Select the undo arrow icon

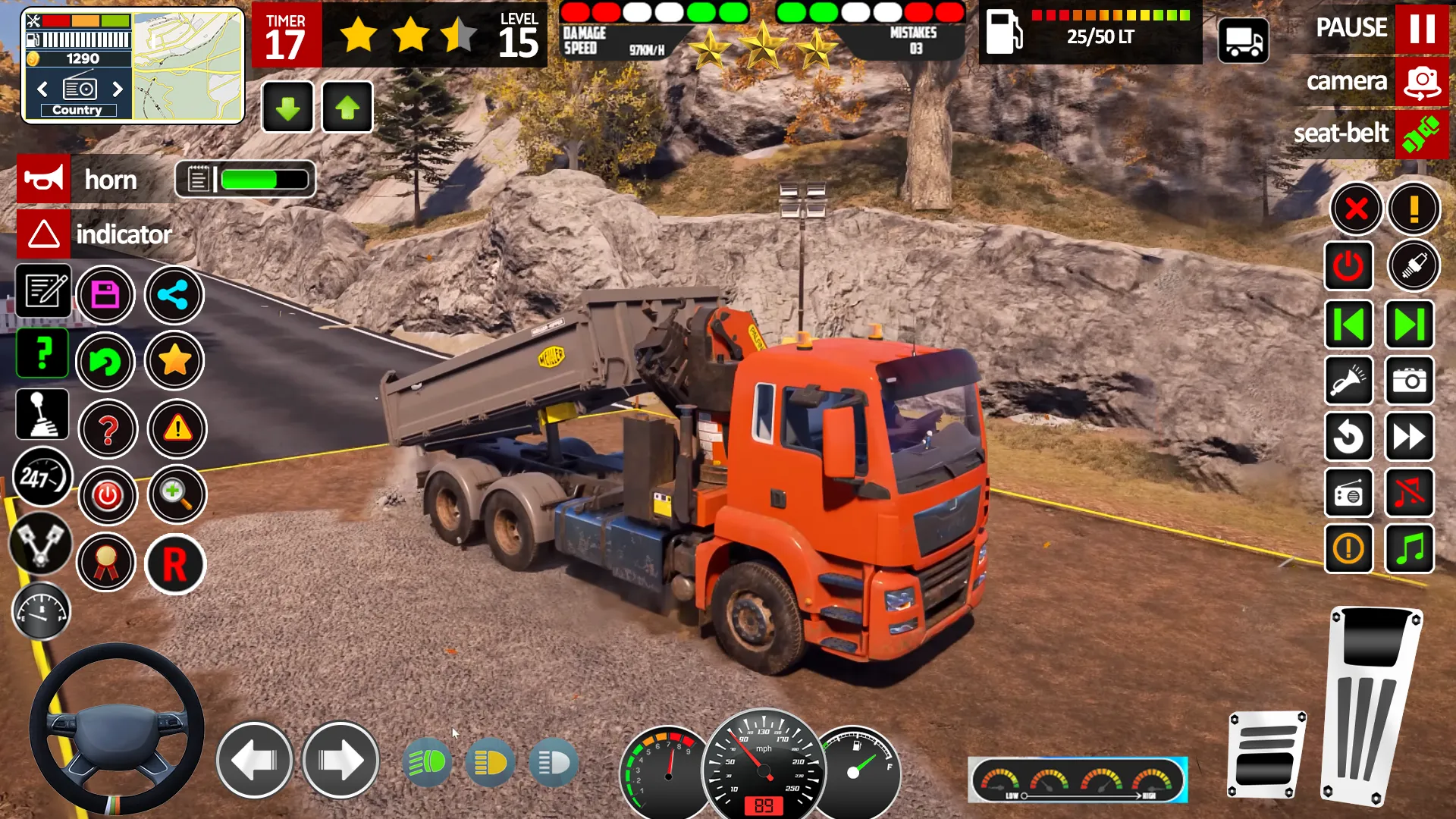coord(106,362)
